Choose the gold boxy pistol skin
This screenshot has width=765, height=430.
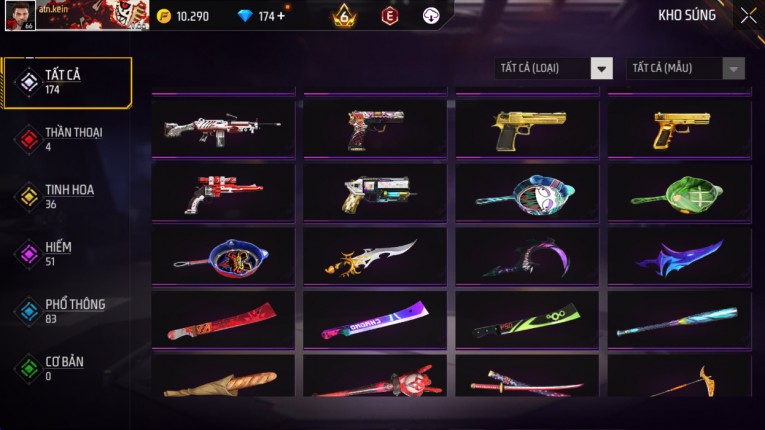point(680,128)
